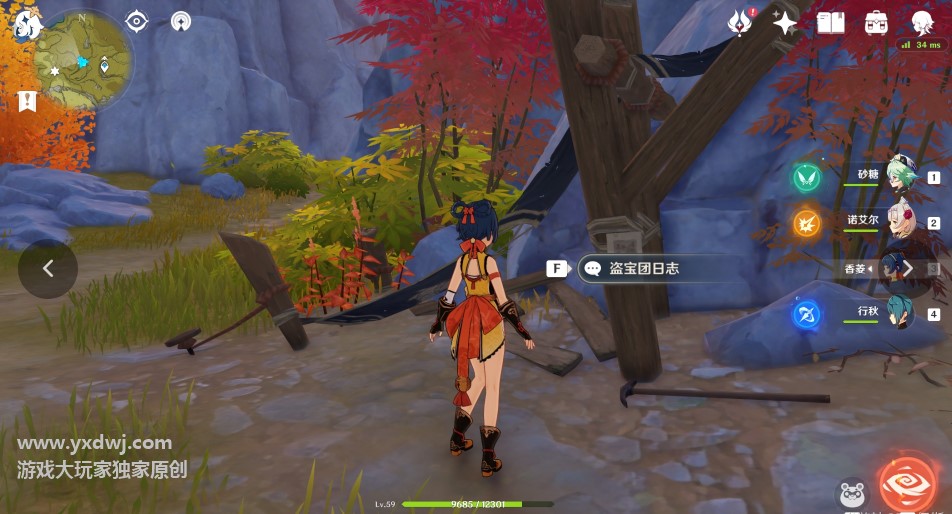Click the left arrow circle button
Image resolution: width=952 pixels, height=514 pixels.
47,269
